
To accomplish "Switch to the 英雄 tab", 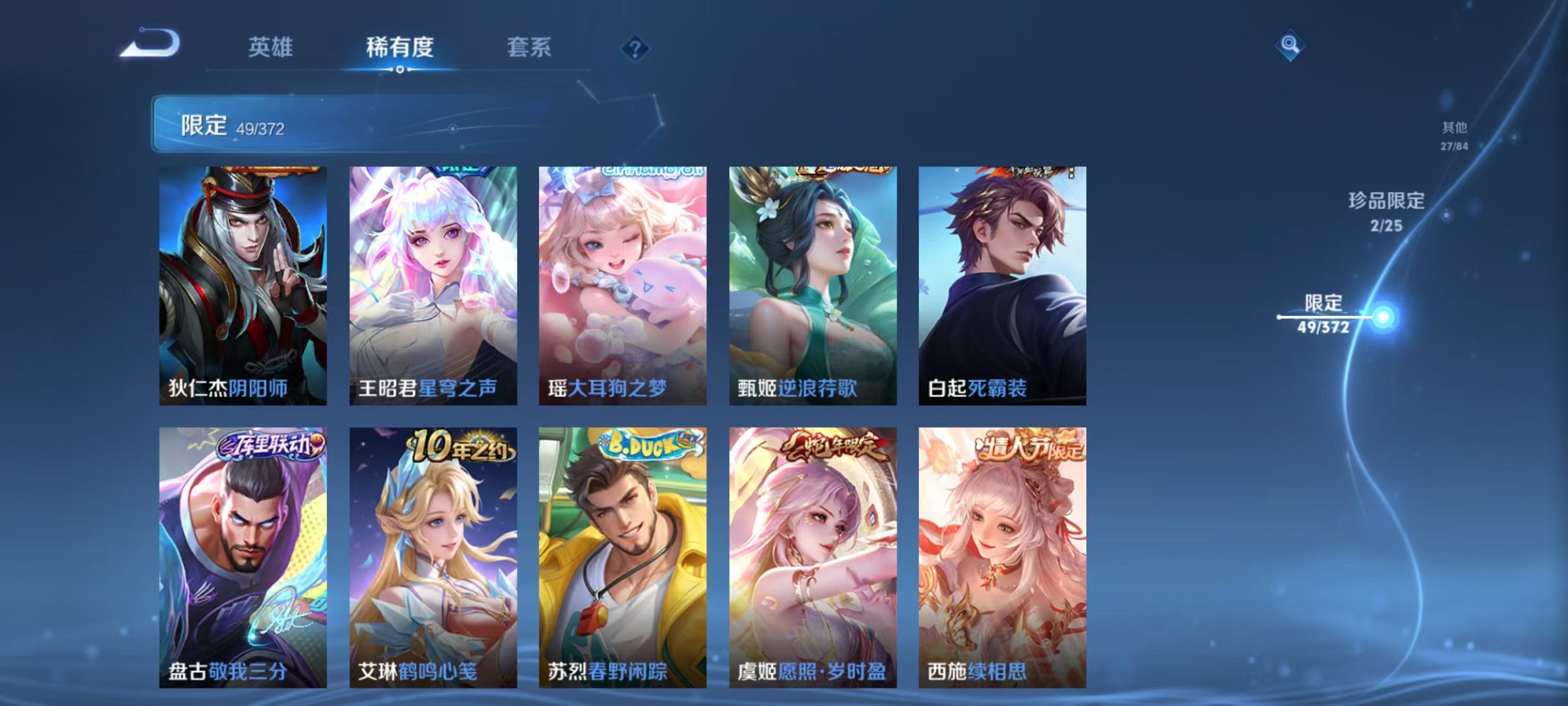I will [x=271, y=47].
